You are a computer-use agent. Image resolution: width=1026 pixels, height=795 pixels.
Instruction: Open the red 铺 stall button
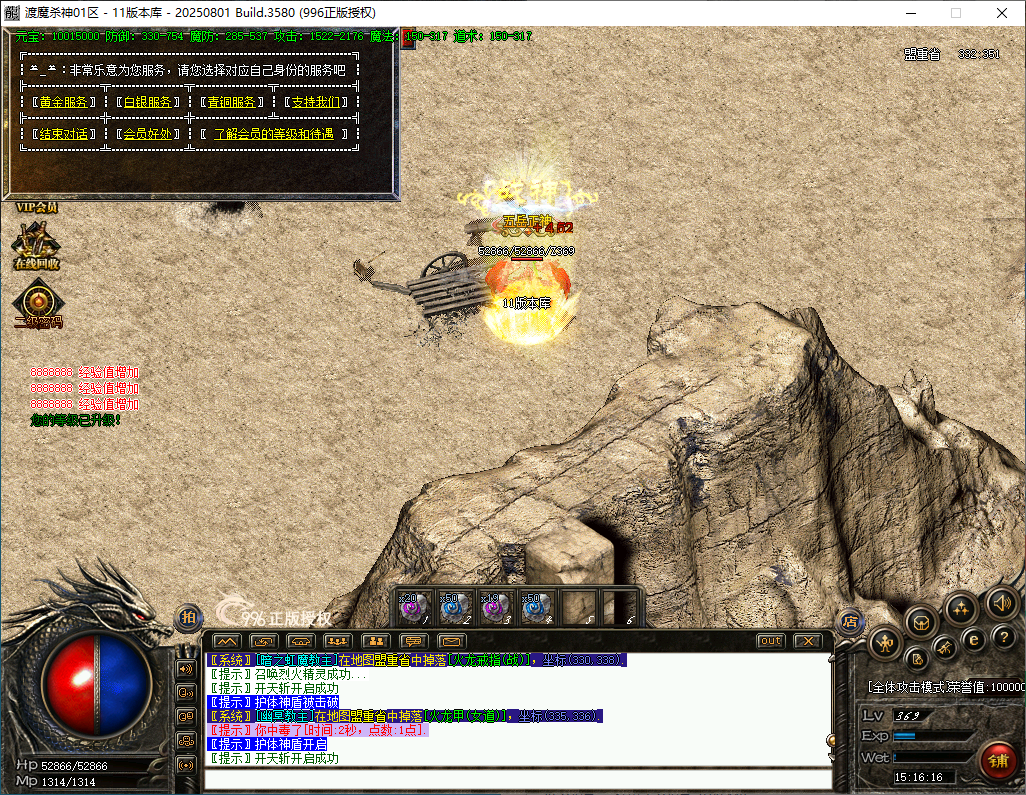tap(997, 760)
